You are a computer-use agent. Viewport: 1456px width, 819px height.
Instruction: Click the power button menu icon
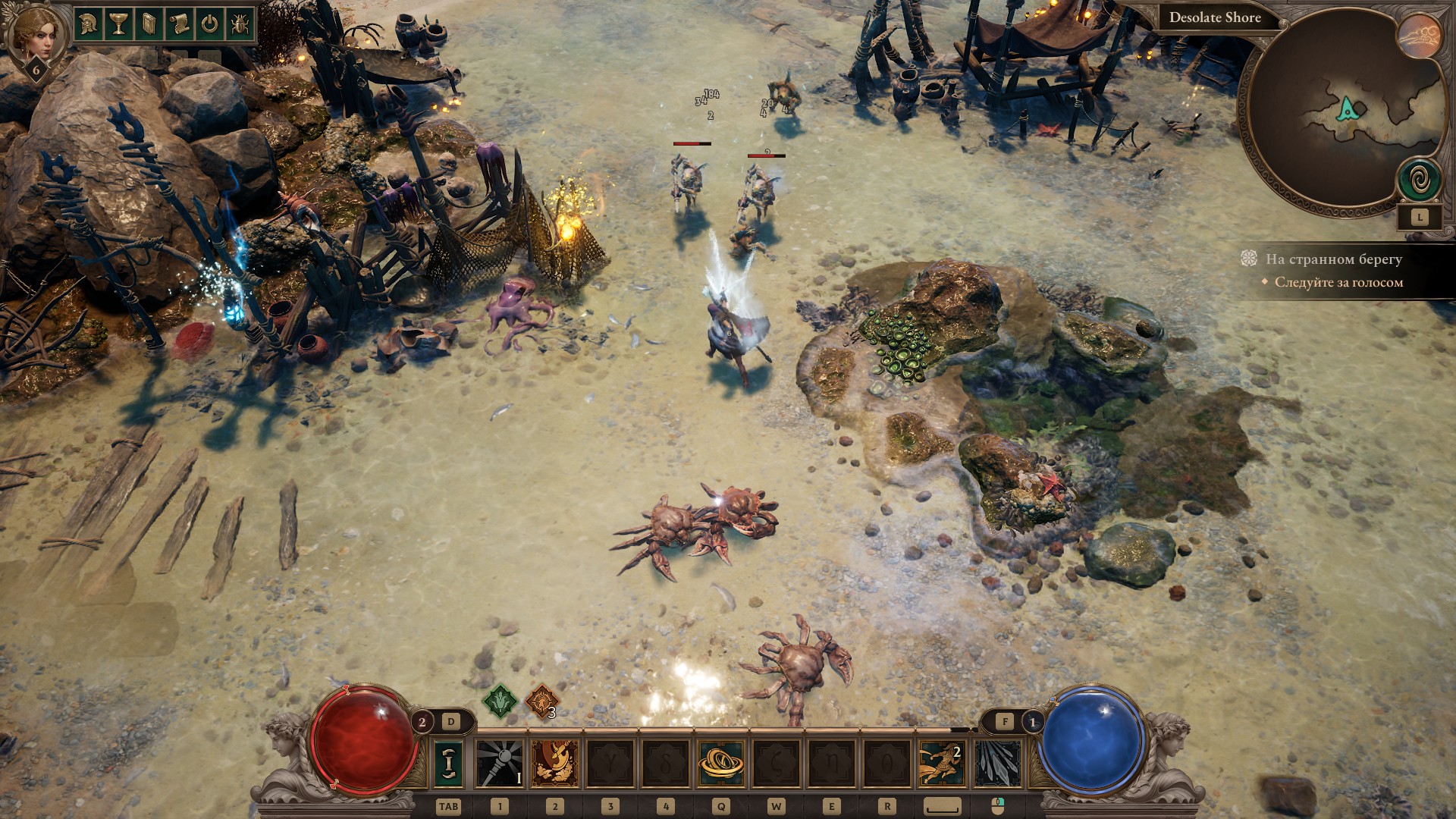209,24
